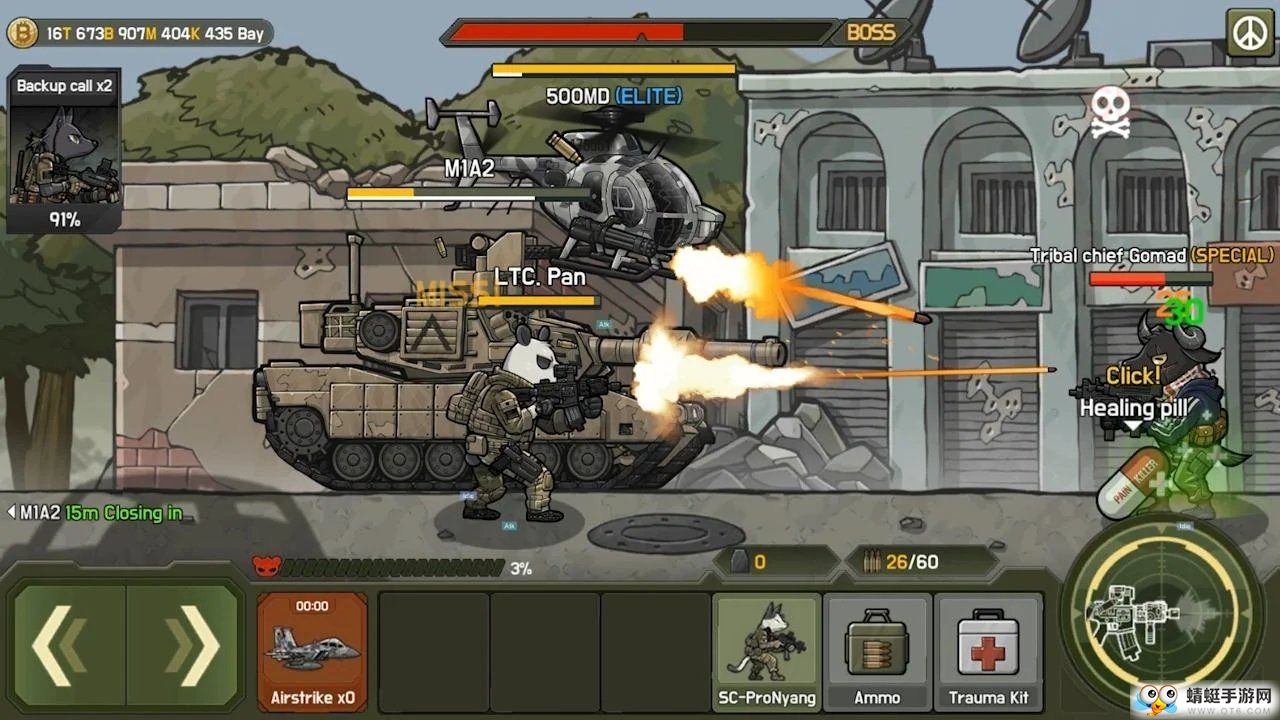Tap the peace sign button
This screenshot has width=1280, height=720.
pos(1249,32)
